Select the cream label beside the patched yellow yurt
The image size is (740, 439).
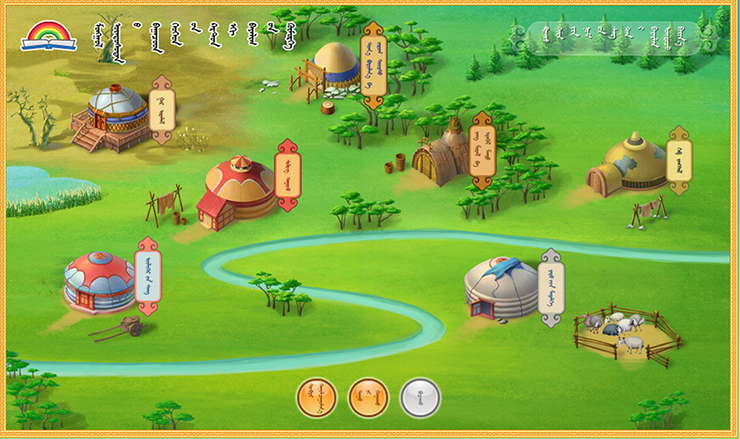pos(679,160)
